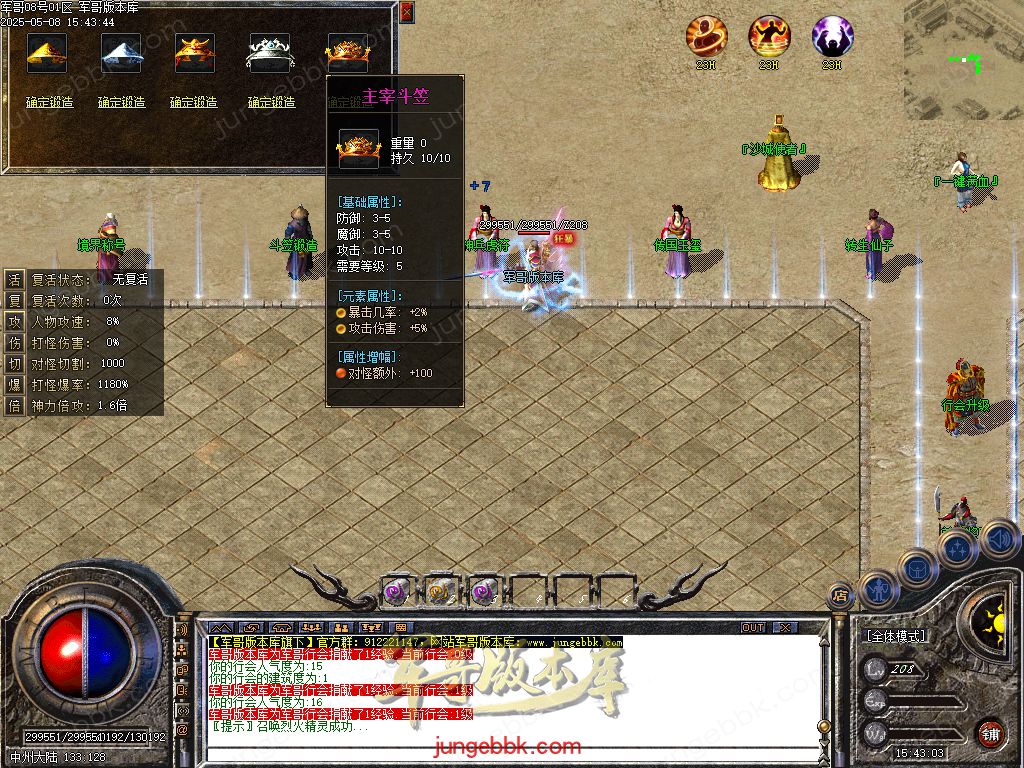Confirm forging under the silver tiara
Image resolution: width=1024 pixels, height=768 pixels.
point(271,102)
